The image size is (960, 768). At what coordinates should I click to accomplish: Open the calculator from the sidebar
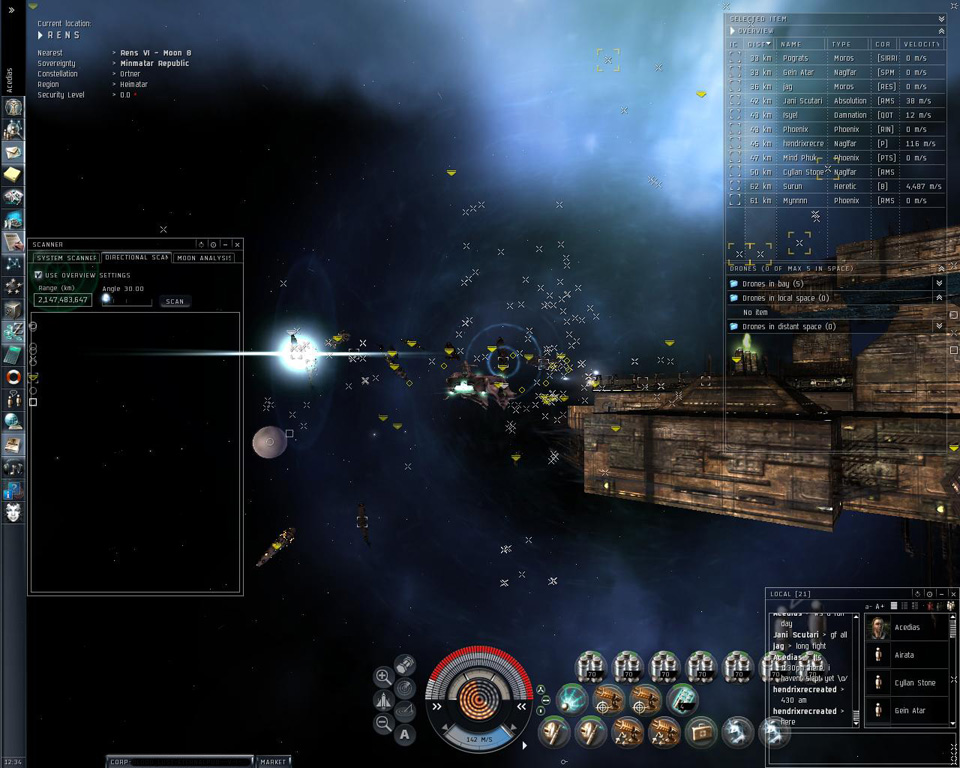(x=13, y=355)
